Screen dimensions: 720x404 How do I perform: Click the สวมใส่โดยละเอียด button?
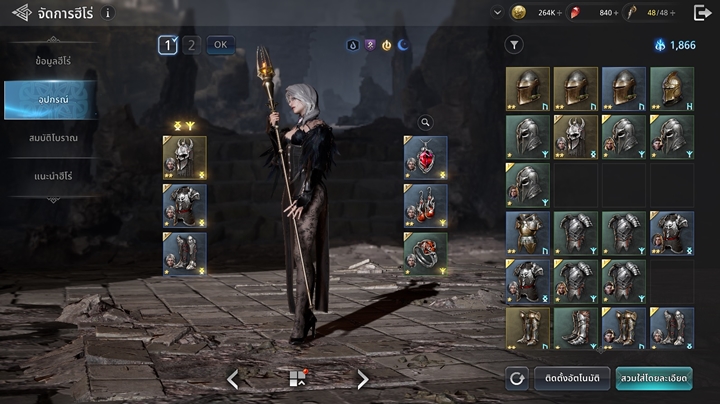pyautogui.click(x=654, y=378)
